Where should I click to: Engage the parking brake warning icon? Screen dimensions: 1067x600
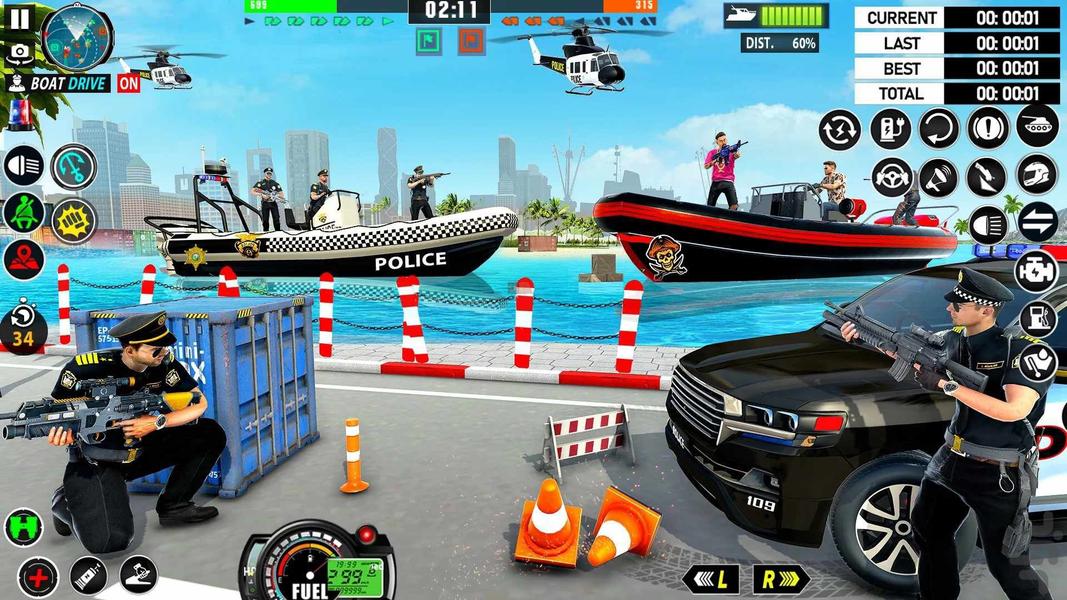click(988, 128)
